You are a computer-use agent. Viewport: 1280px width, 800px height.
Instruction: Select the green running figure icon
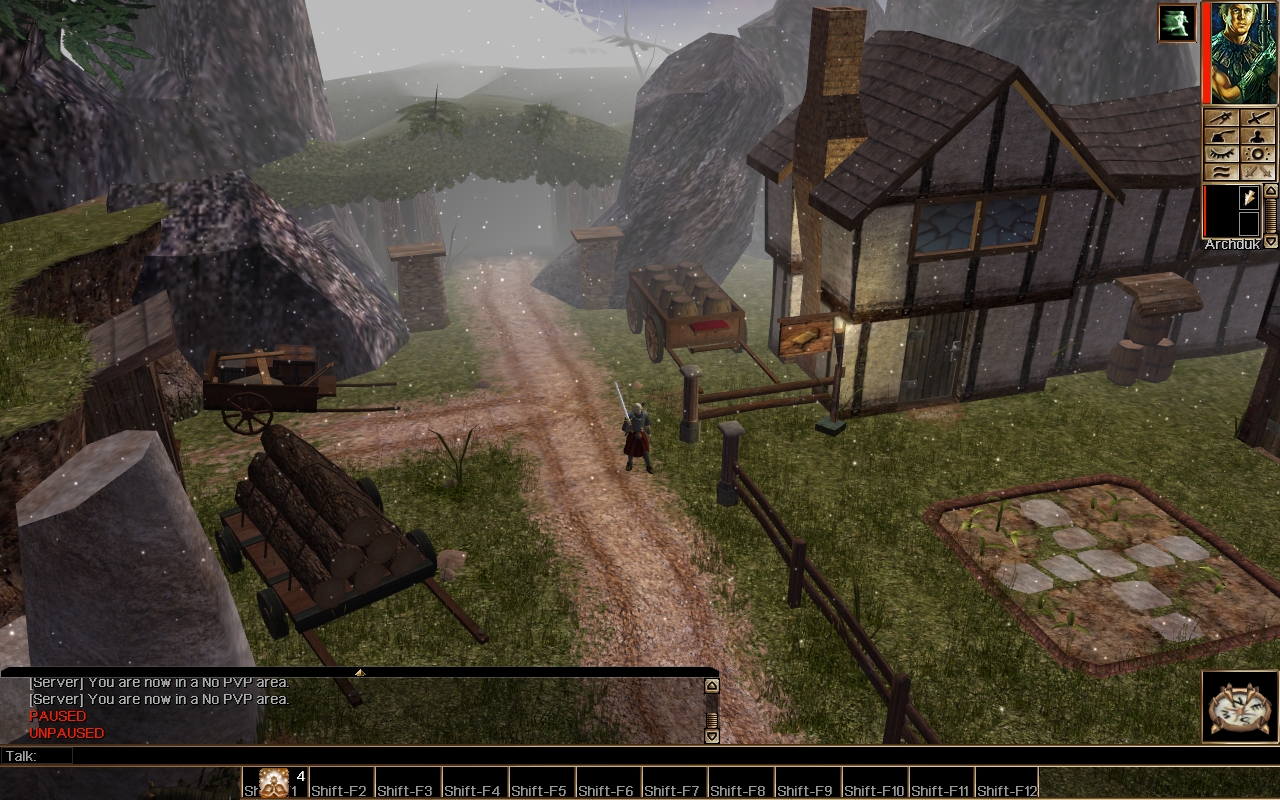1177,23
